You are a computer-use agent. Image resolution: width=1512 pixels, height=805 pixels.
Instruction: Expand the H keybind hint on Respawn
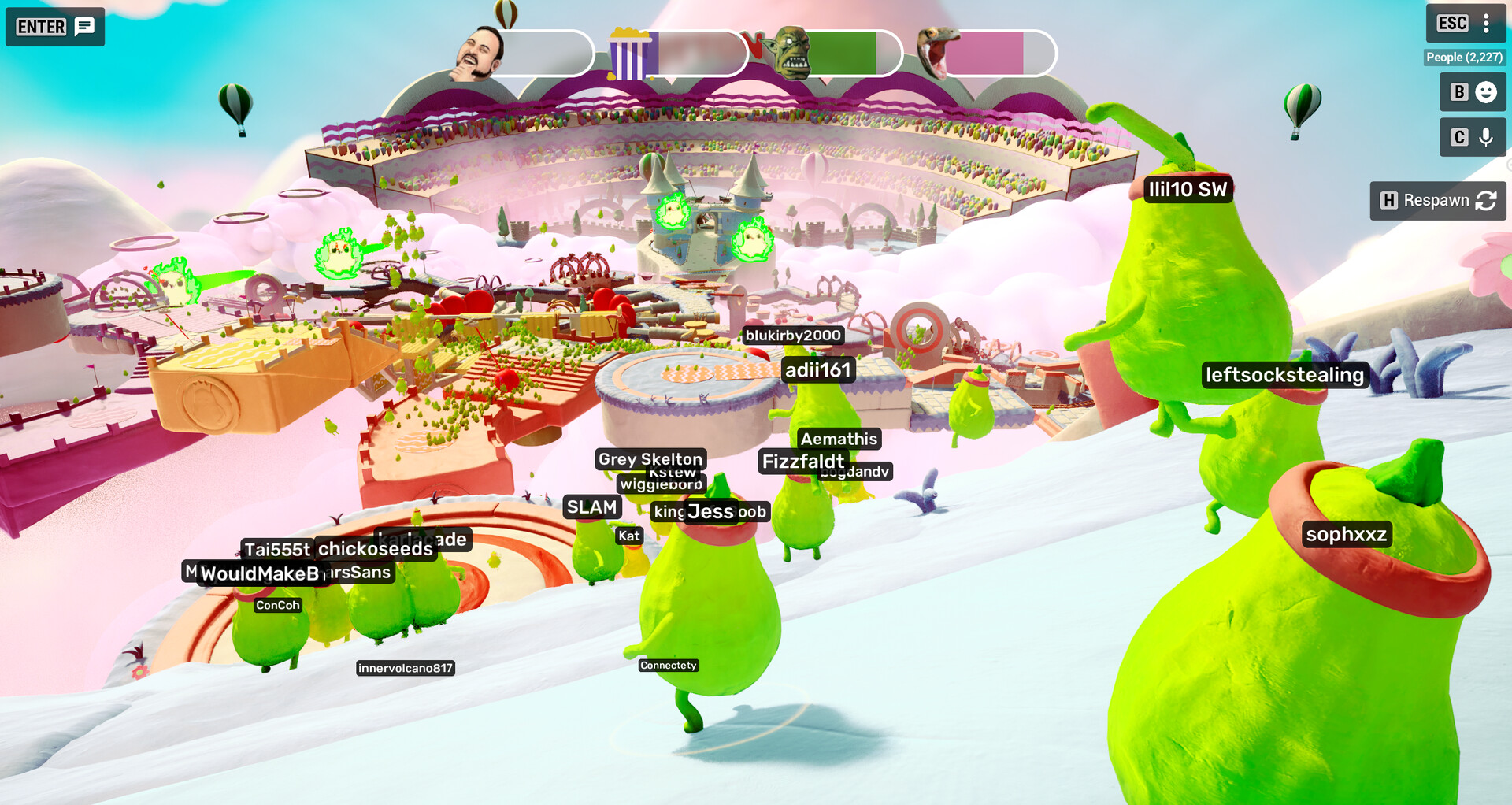point(1388,201)
